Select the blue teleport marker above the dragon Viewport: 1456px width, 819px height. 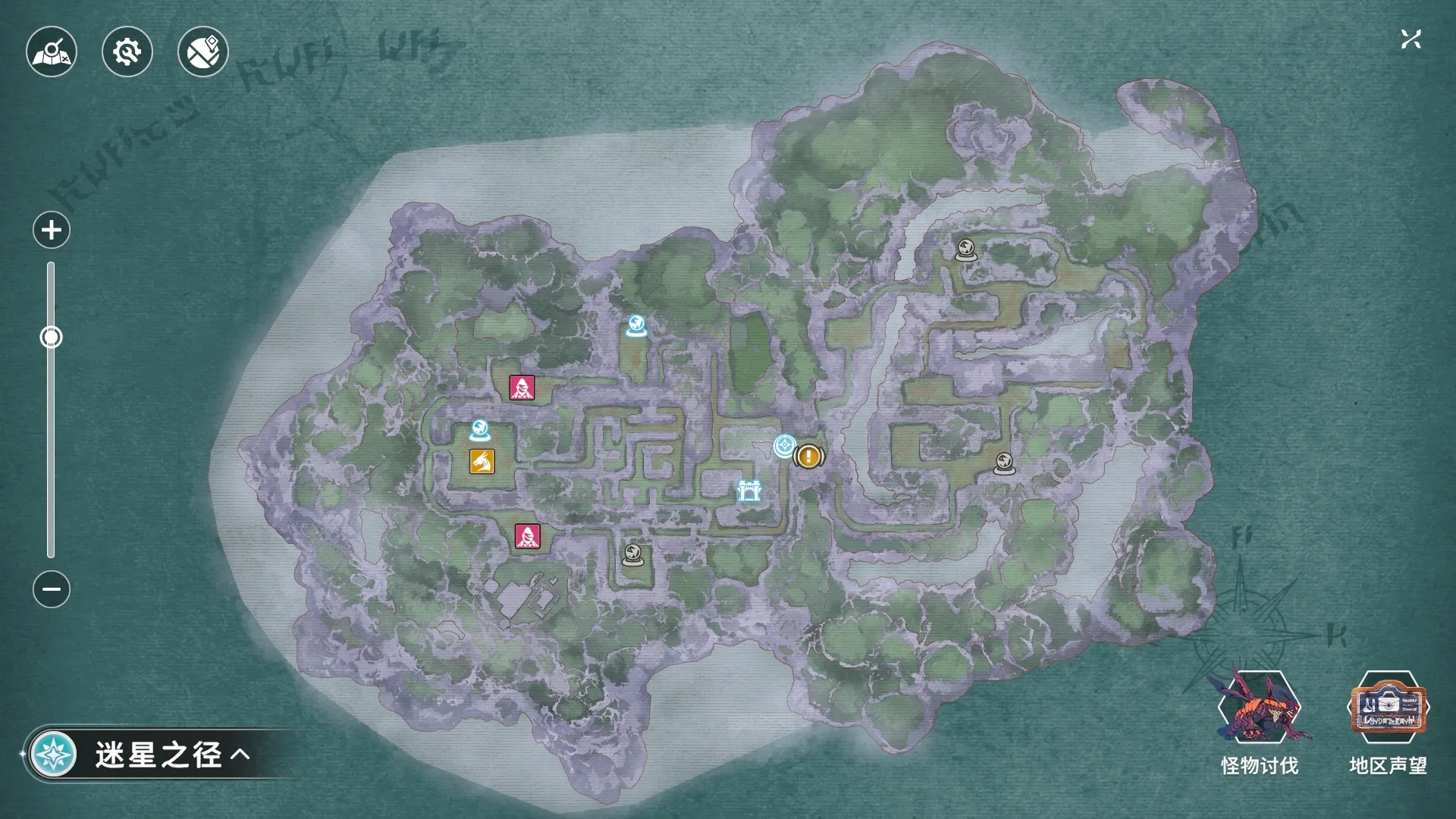[x=479, y=430]
